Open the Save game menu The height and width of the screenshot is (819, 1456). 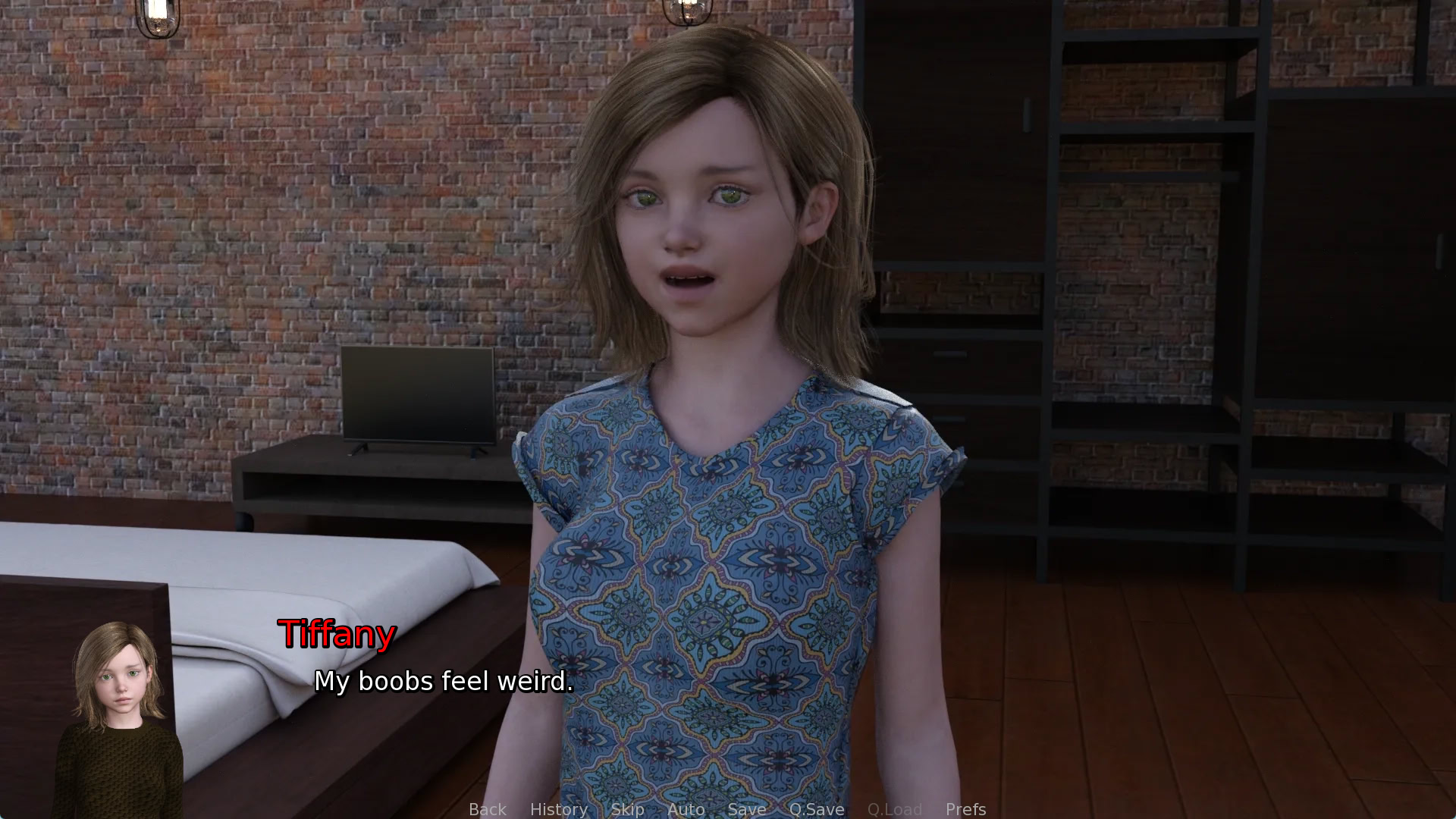(x=746, y=809)
